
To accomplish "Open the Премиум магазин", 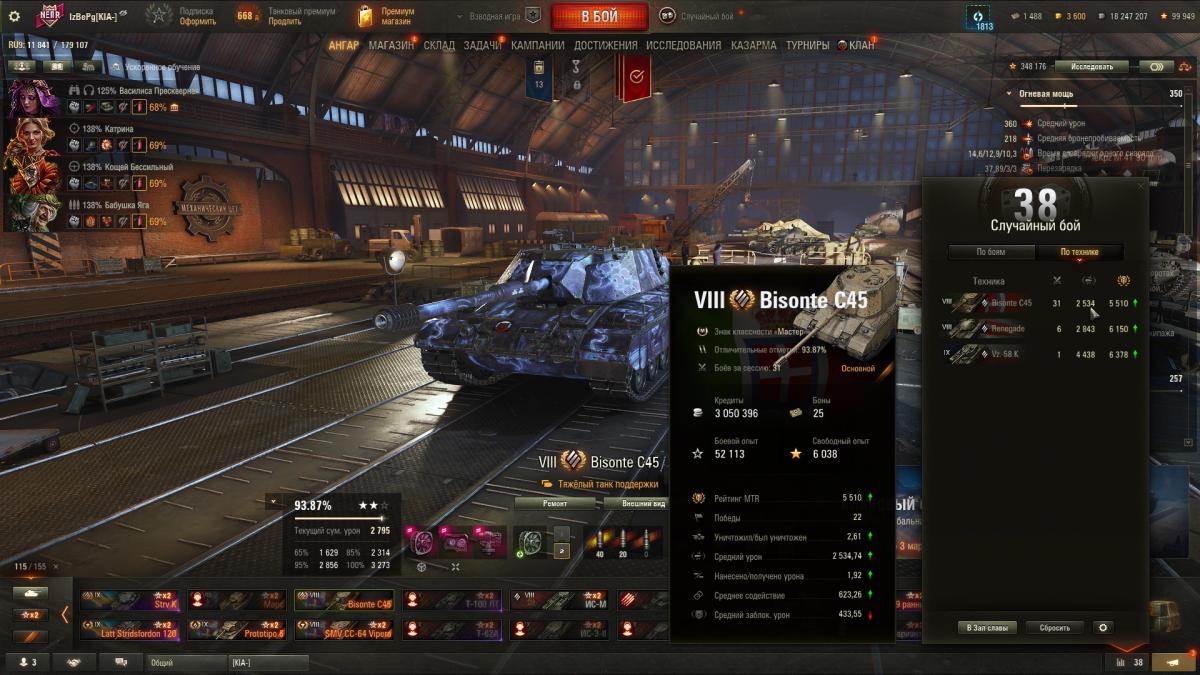I will [x=390, y=16].
